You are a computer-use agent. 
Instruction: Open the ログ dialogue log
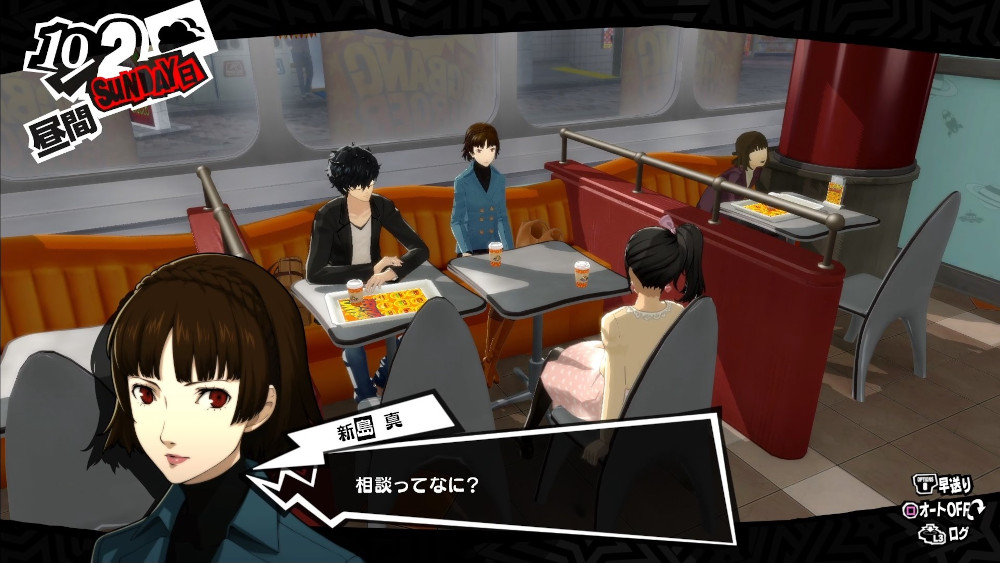[x=958, y=534]
